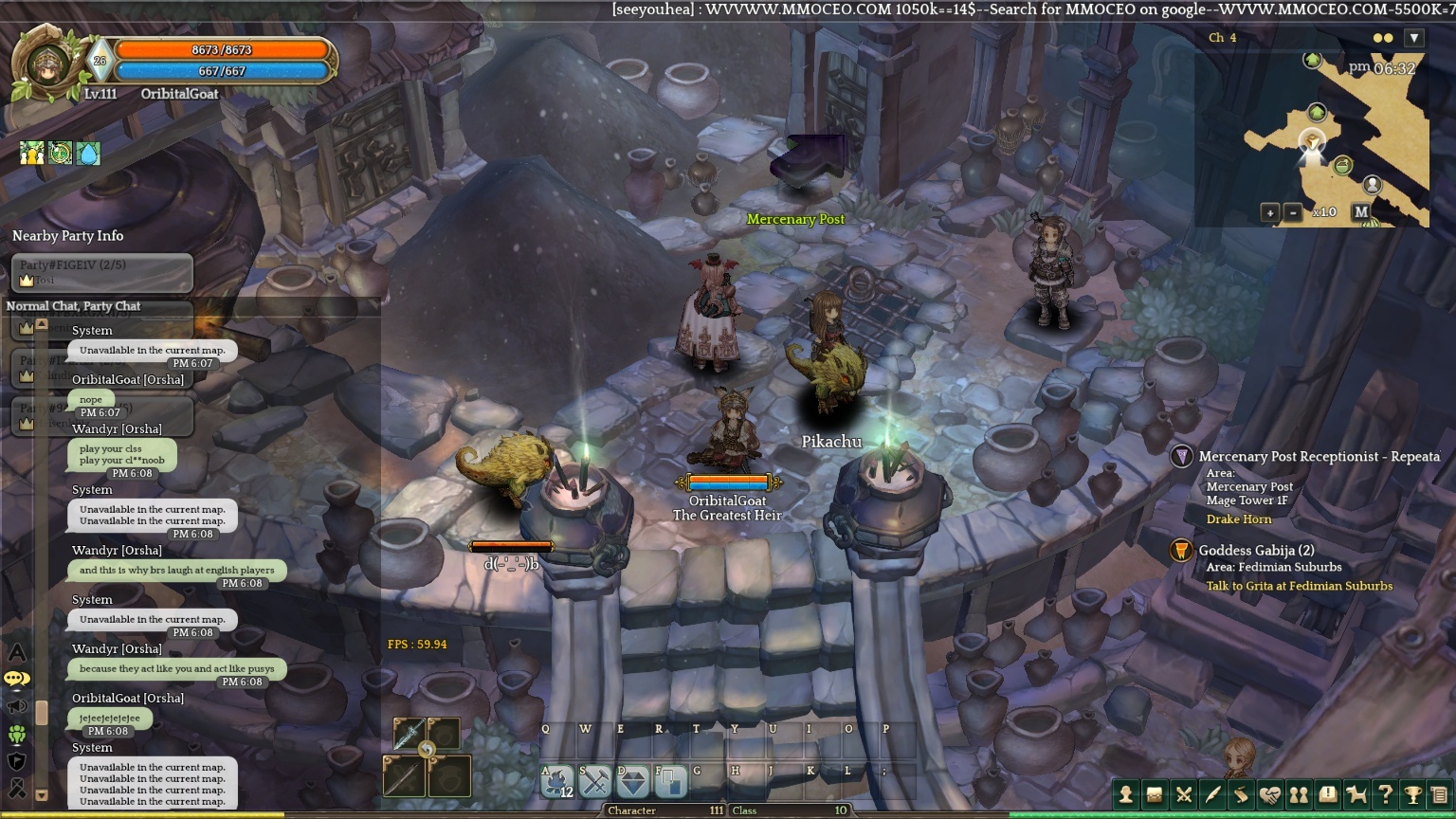1456x819 pixels.
Task: Open the inventory chest icon
Action: 1155,795
